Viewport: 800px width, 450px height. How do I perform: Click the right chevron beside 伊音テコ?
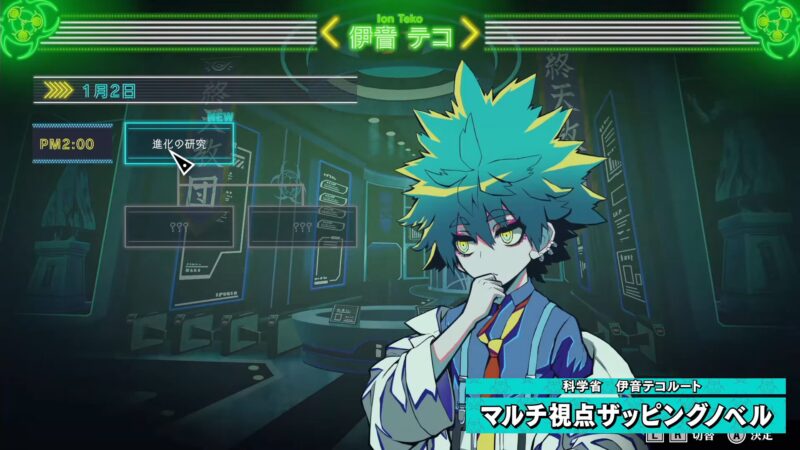coord(469,34)
